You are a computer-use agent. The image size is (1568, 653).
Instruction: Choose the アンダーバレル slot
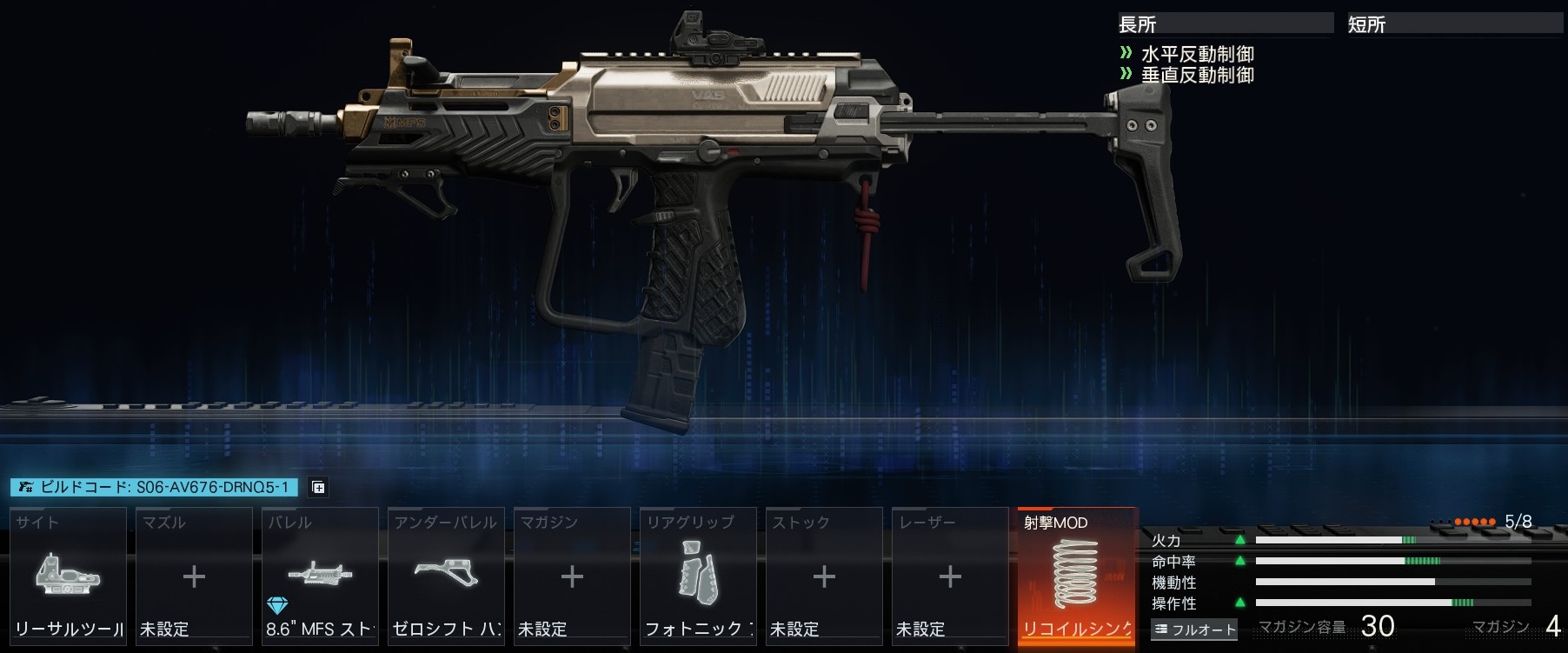click(x=446, y=576)
